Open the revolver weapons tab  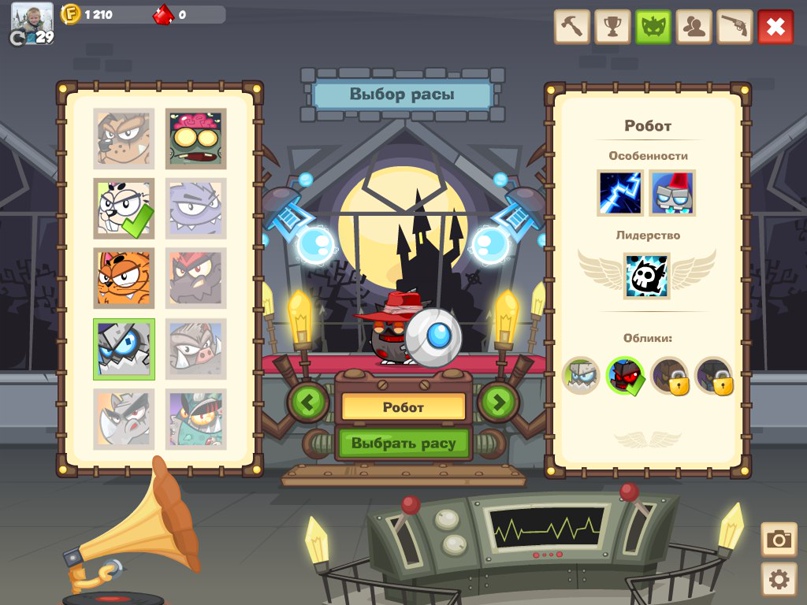click(734, 27)
